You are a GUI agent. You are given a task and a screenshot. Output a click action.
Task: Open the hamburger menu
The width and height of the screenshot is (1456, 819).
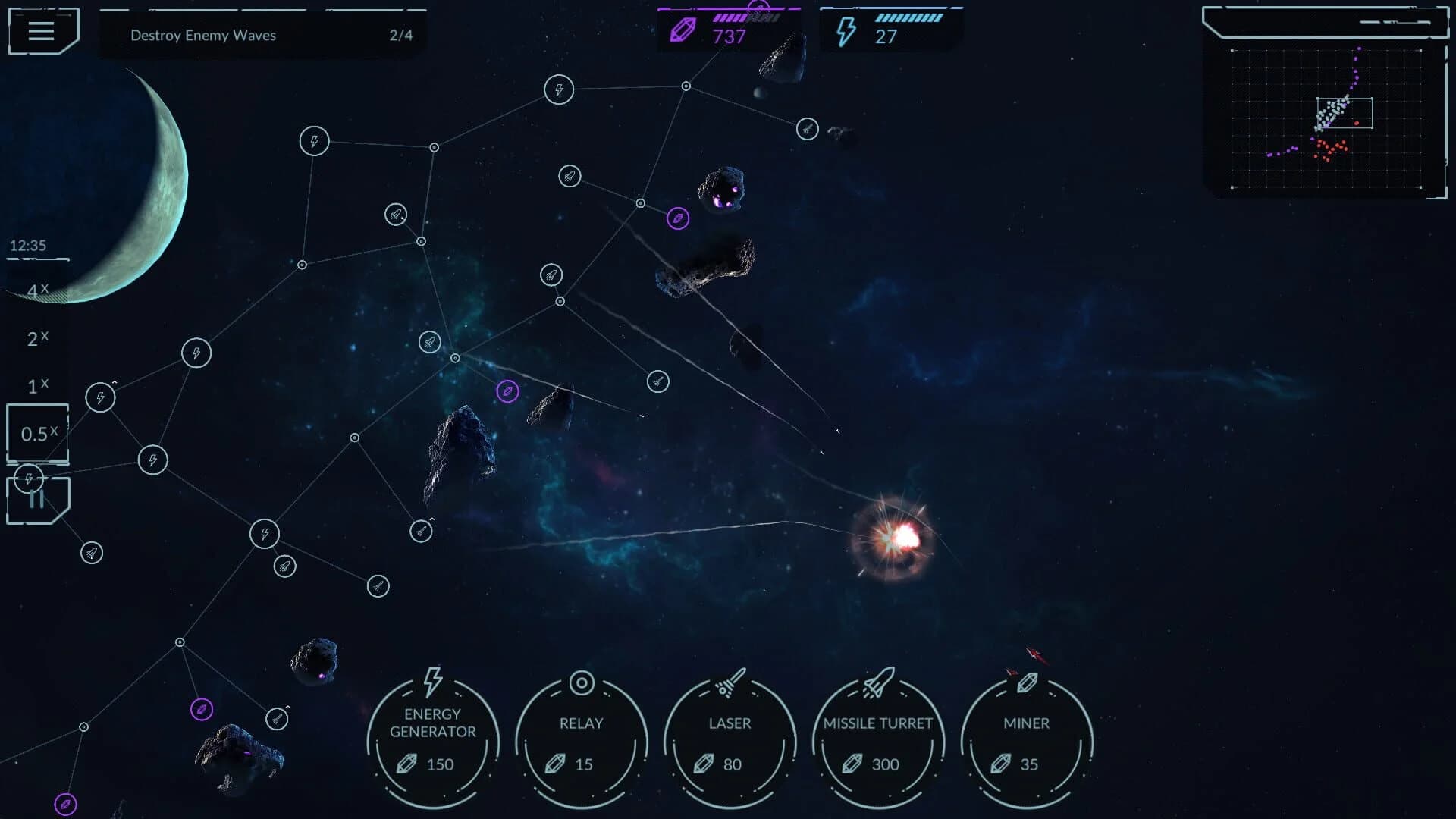click(42, 31)
